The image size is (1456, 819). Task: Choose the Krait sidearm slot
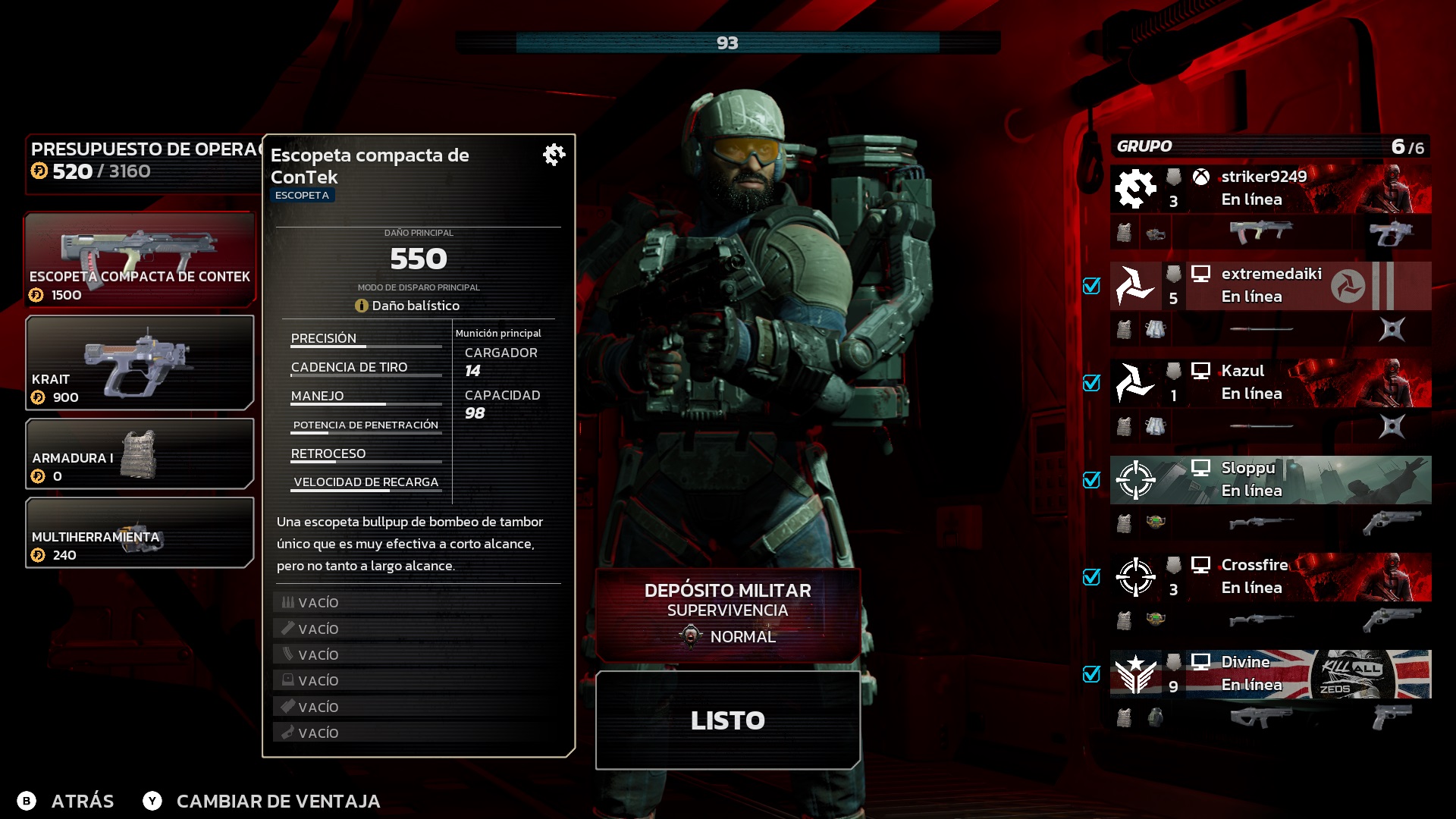[140, 362]
